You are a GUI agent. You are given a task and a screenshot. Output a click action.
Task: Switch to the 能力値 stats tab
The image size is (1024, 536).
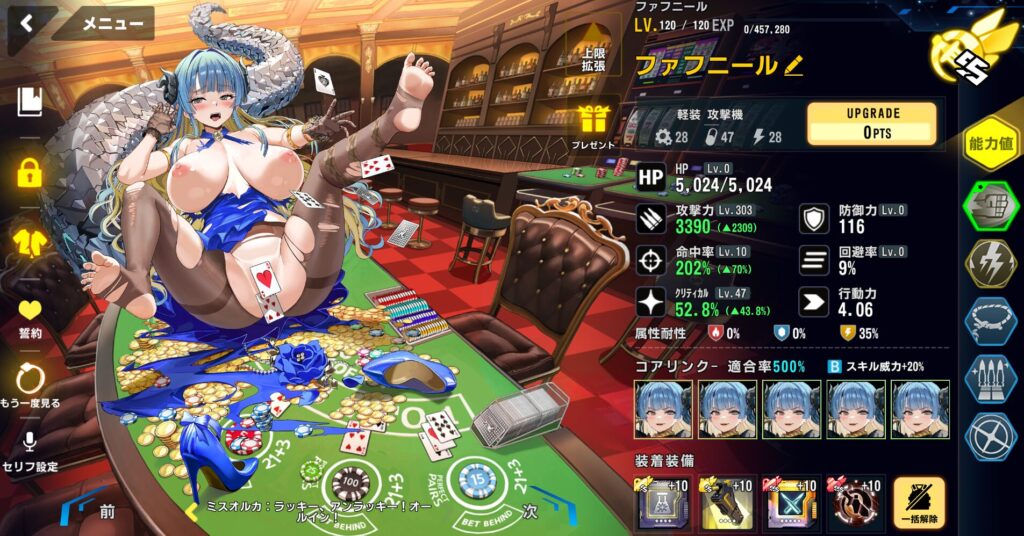click(990, 145)
